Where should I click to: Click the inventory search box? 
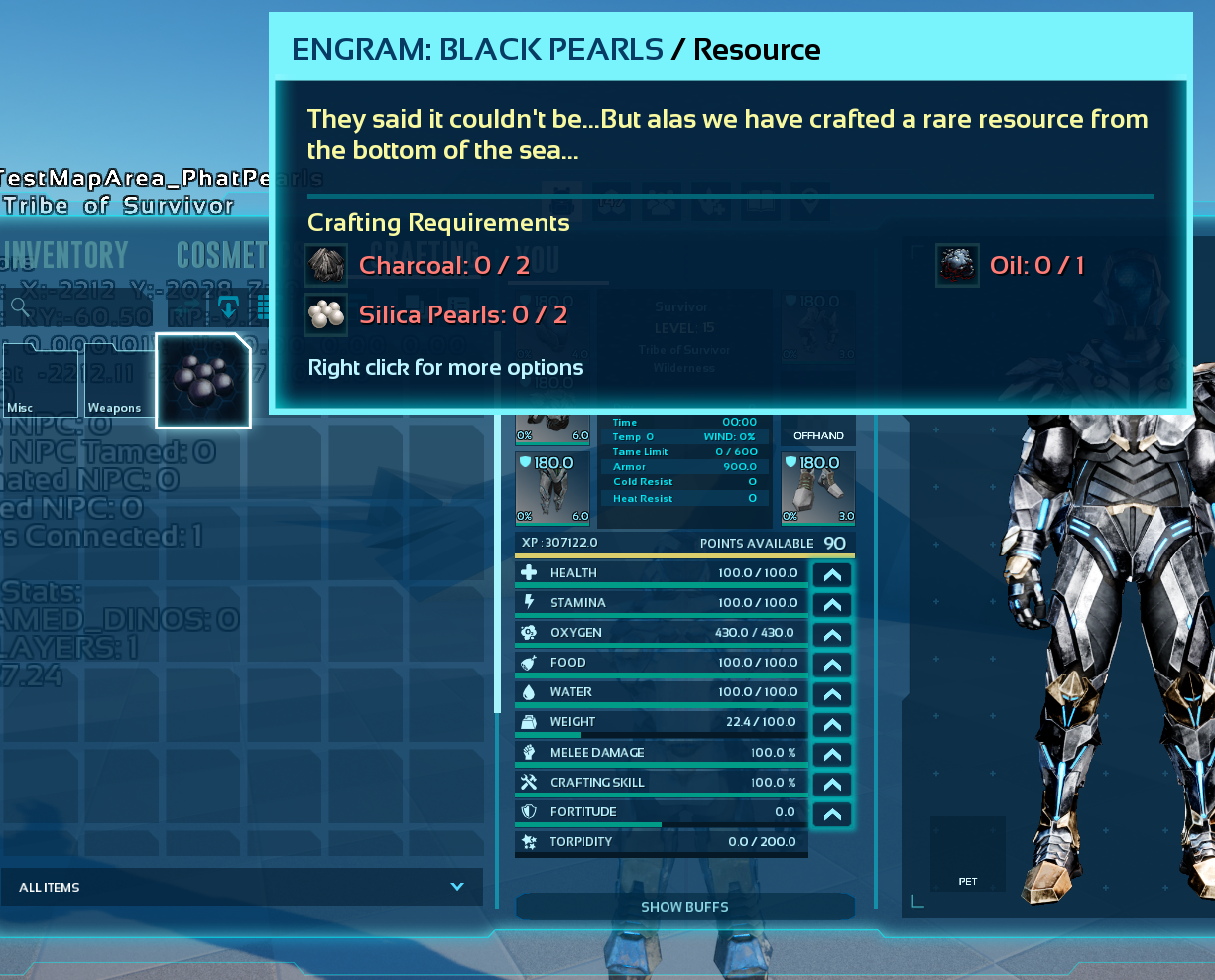tap(79, 309)
